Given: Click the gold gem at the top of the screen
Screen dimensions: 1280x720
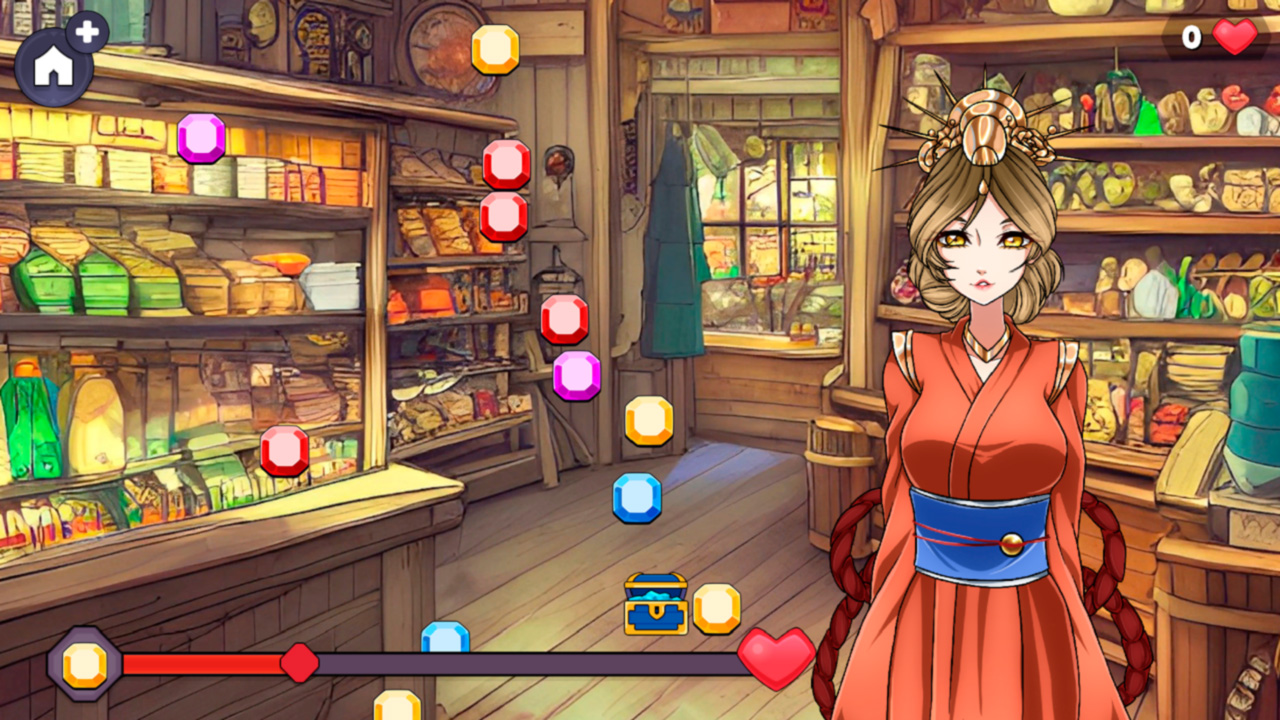Looking at the screenshot, I should click(x=497, y=48).
